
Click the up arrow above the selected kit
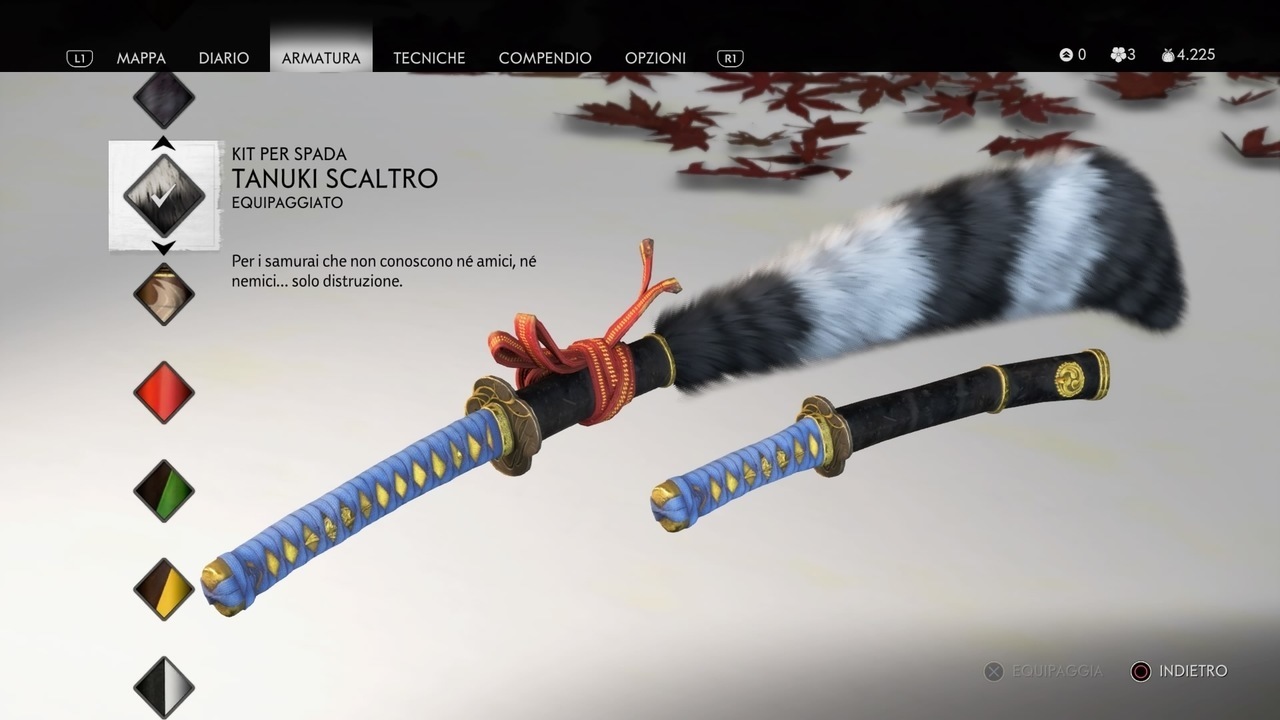(163, 142)
